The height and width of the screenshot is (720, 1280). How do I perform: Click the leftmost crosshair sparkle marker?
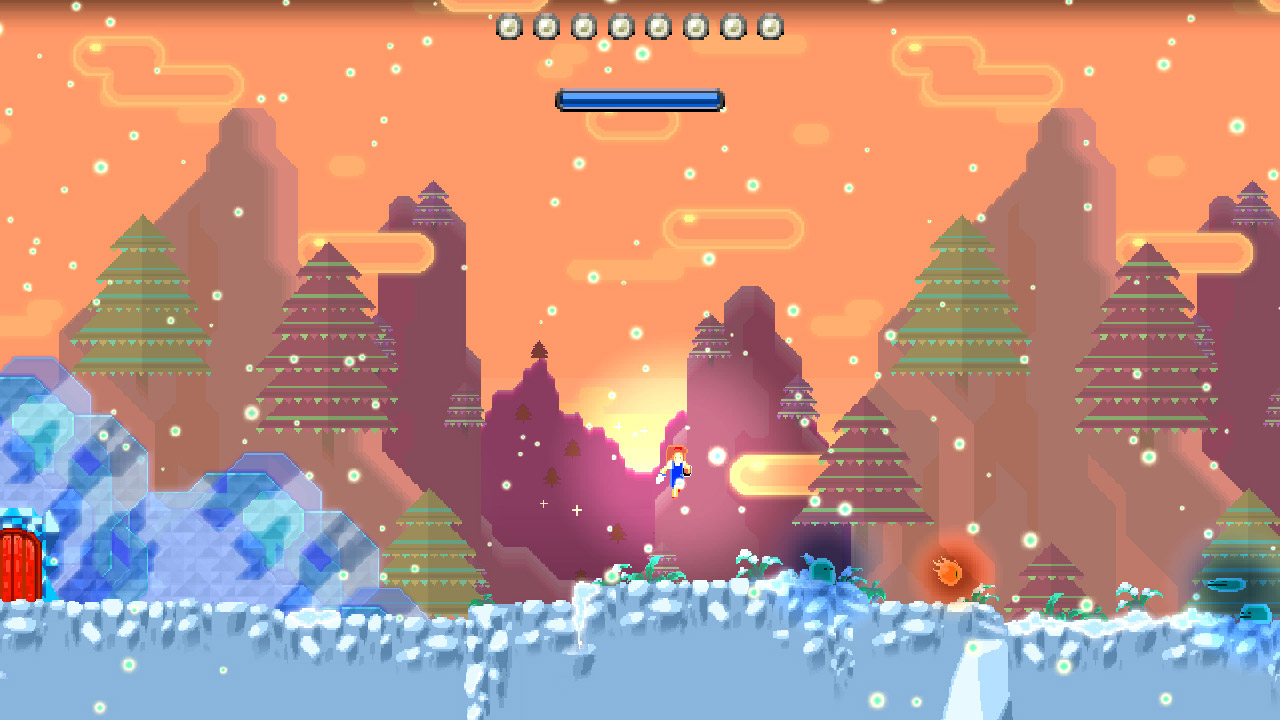pos(543,504)
